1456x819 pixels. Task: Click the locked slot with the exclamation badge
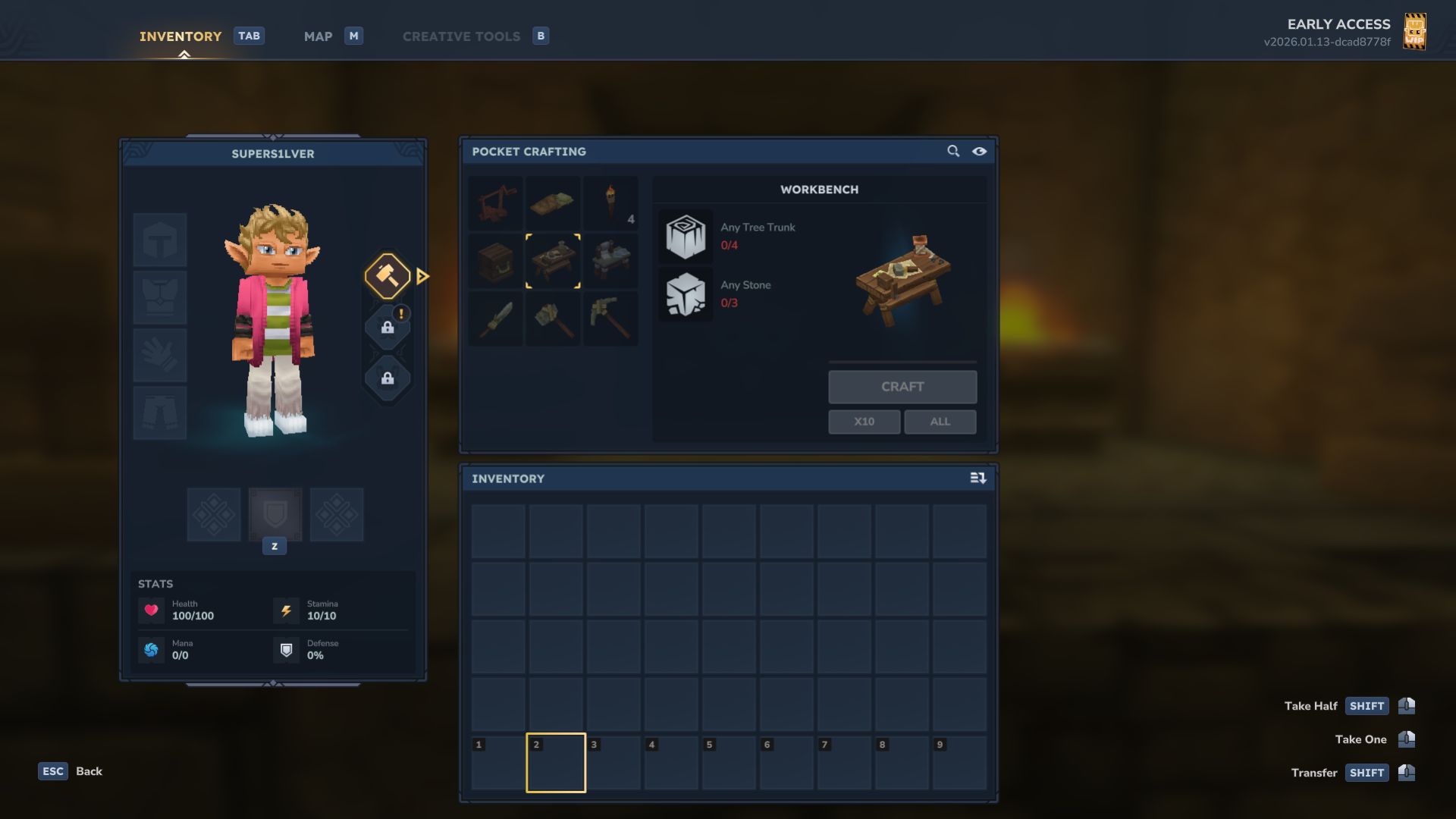(x=388, y=328)
